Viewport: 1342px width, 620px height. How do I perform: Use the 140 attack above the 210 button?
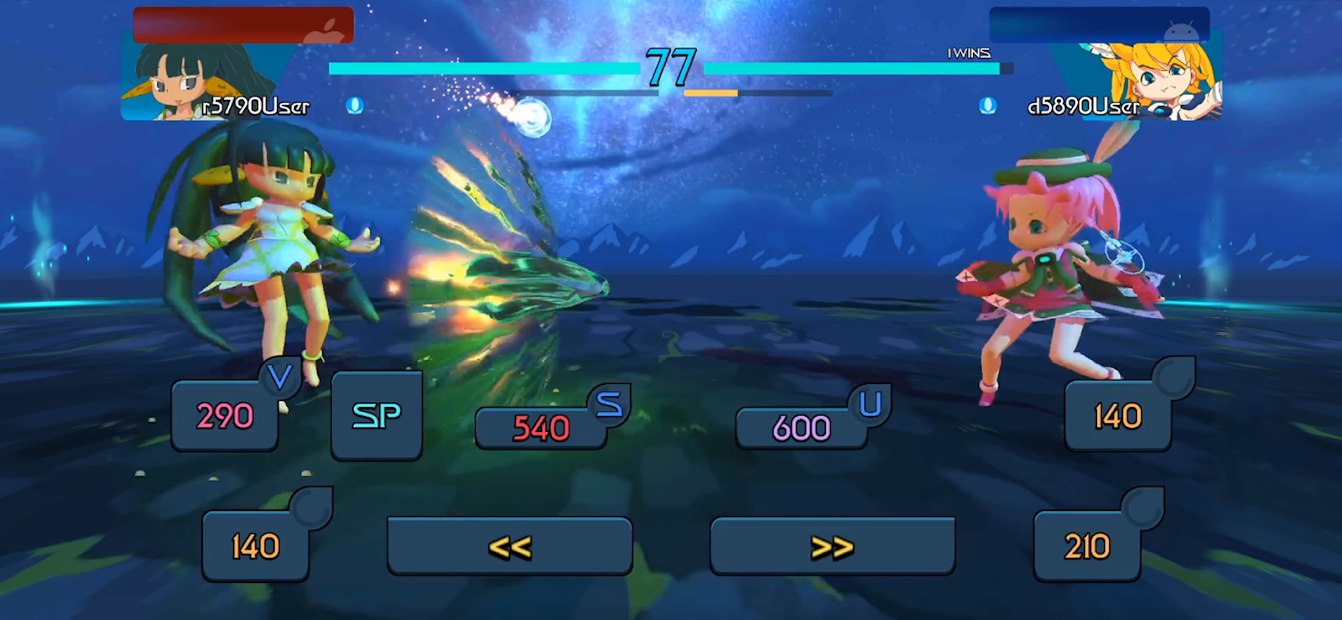(1117, 415)
